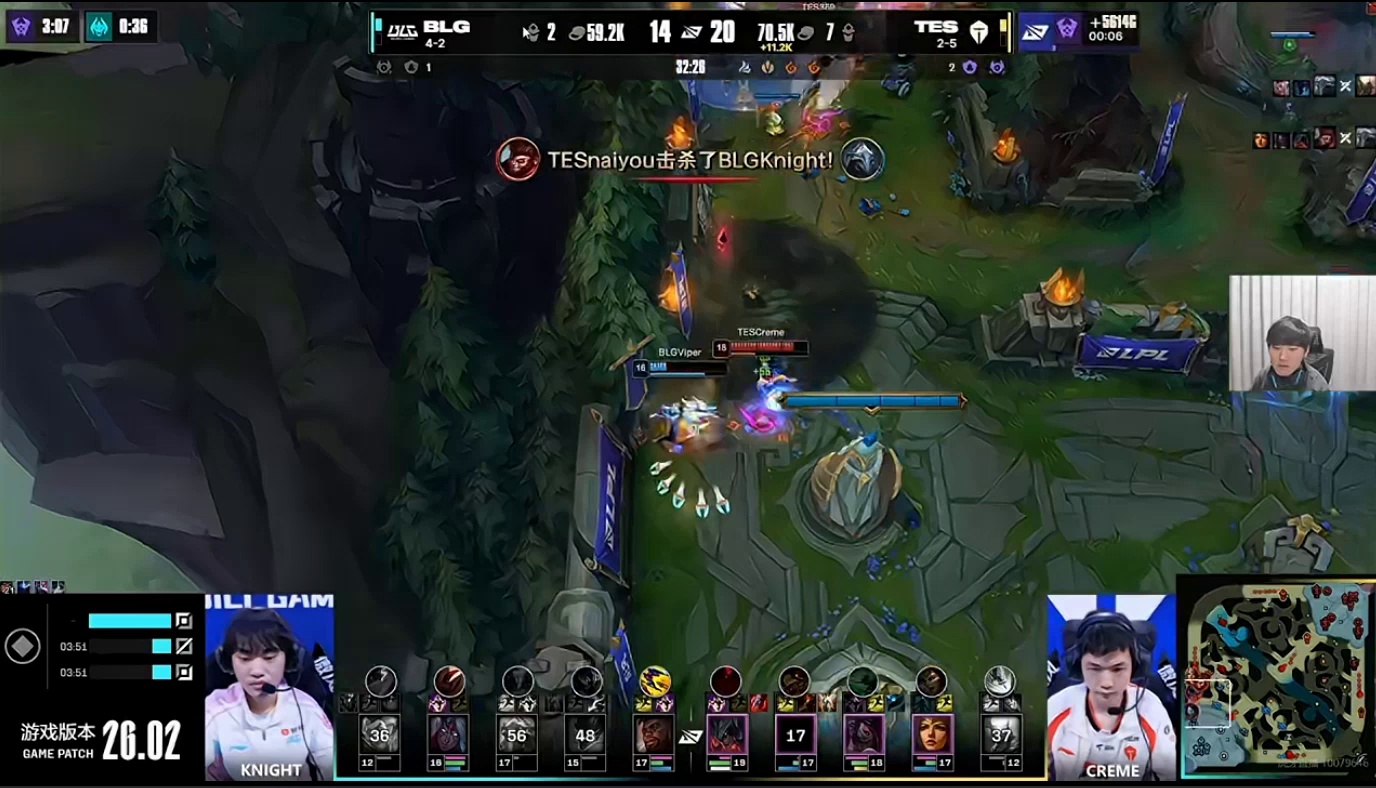Click the streamer webcam overlay
The image size is (1376, 788).
click(1301, 333)
